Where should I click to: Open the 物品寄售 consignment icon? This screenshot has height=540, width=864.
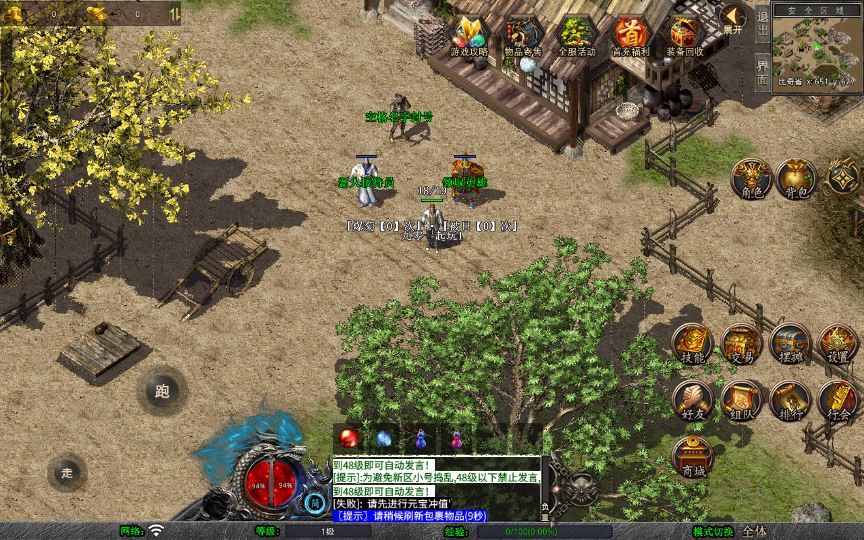(523, 35)
